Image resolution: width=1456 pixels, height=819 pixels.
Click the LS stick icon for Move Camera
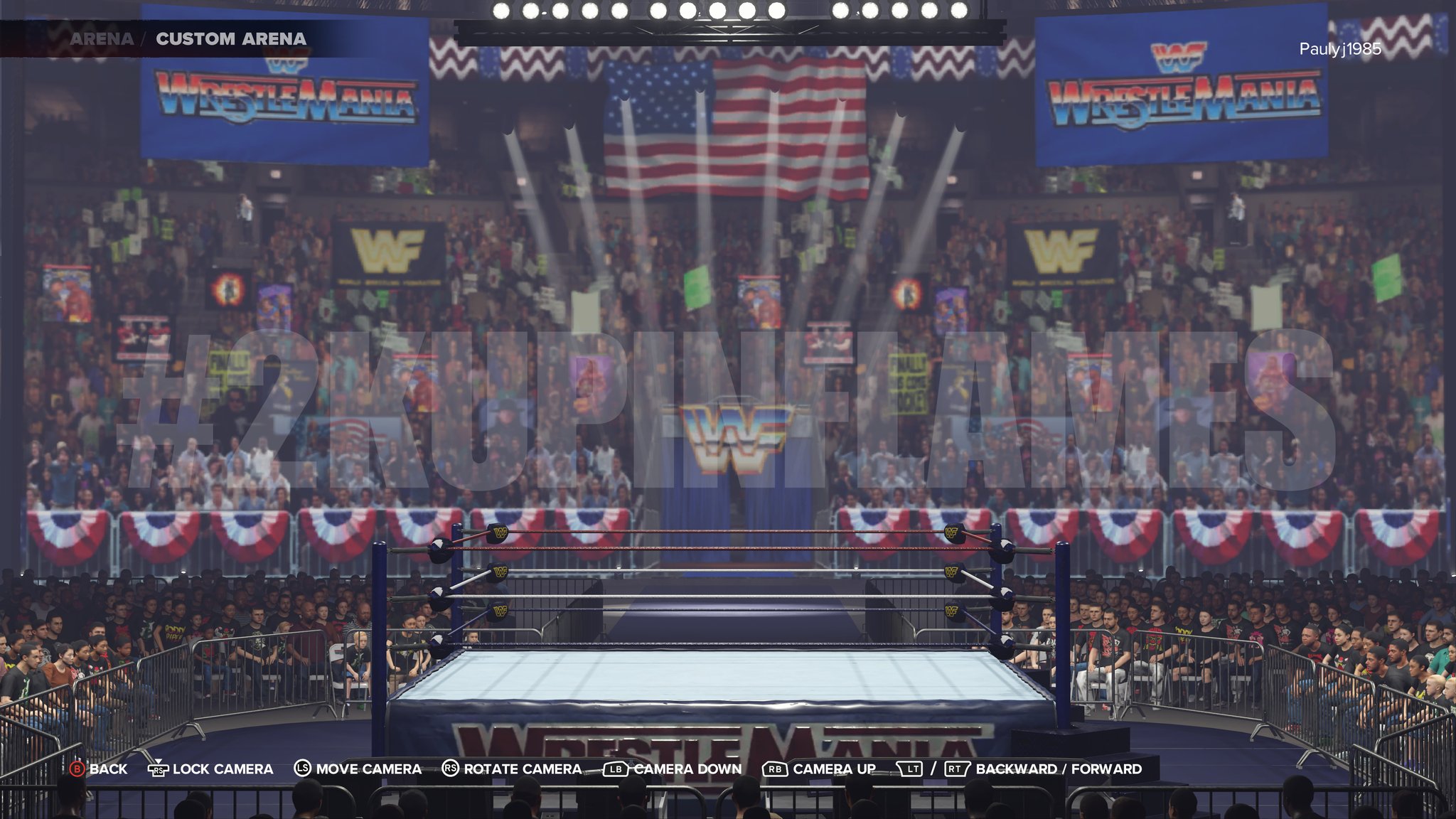(x=303, y=770)
